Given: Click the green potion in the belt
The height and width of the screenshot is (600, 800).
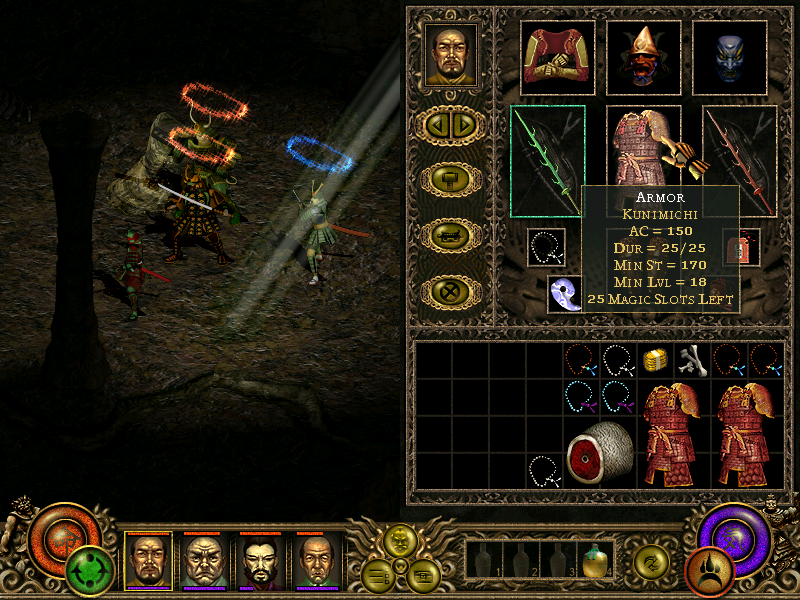Looking at the screenshot, I should coord(598,562).
